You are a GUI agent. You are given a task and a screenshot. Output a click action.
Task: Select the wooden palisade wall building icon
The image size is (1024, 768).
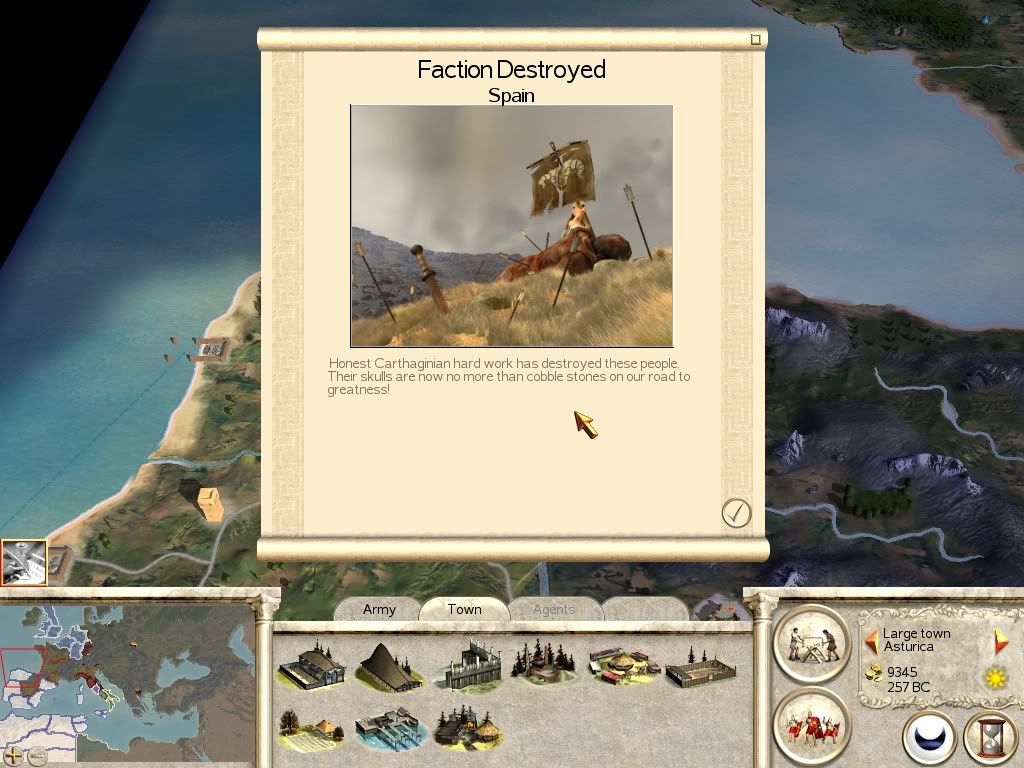coord(470,665)
